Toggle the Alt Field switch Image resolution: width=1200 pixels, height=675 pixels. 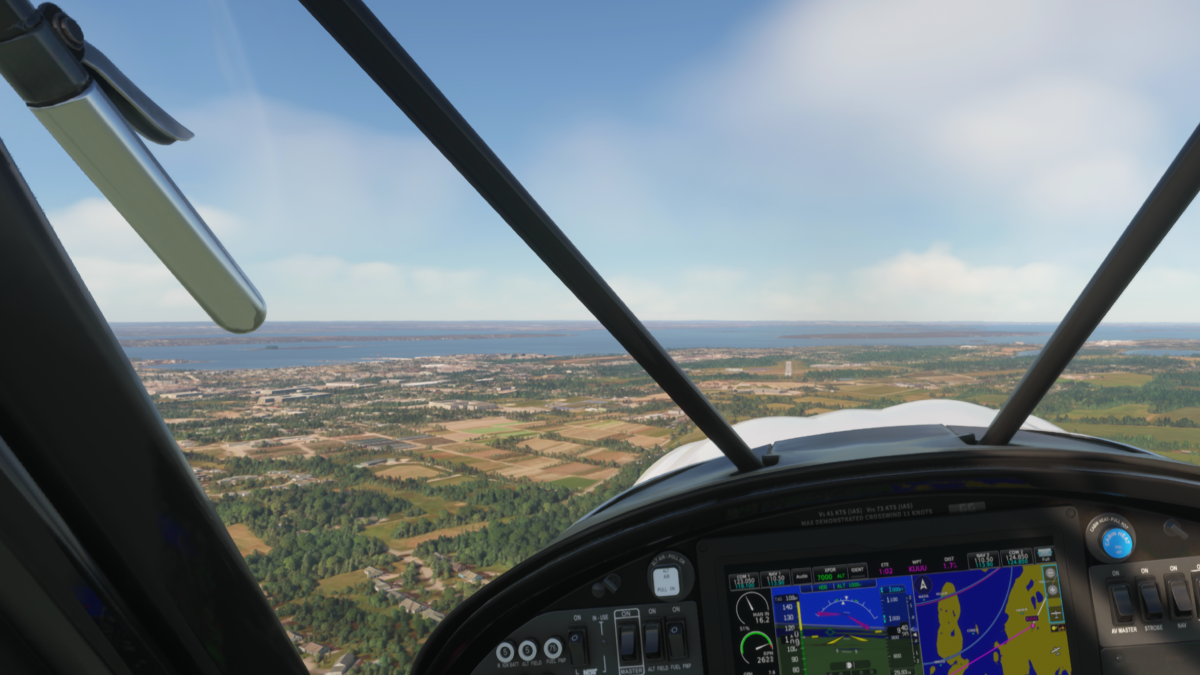[652, 639]
